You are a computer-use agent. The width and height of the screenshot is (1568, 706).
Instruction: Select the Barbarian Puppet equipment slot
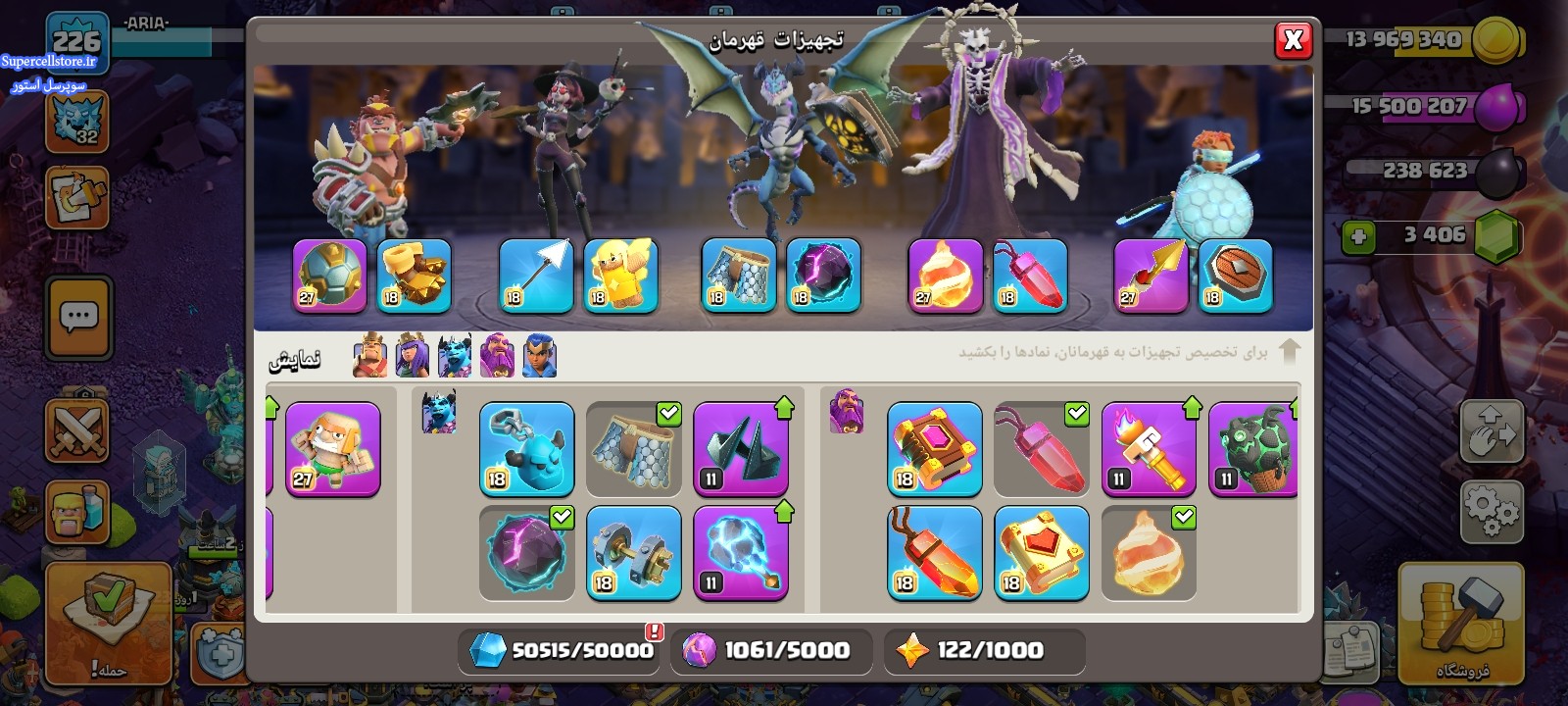coord(332,450)
